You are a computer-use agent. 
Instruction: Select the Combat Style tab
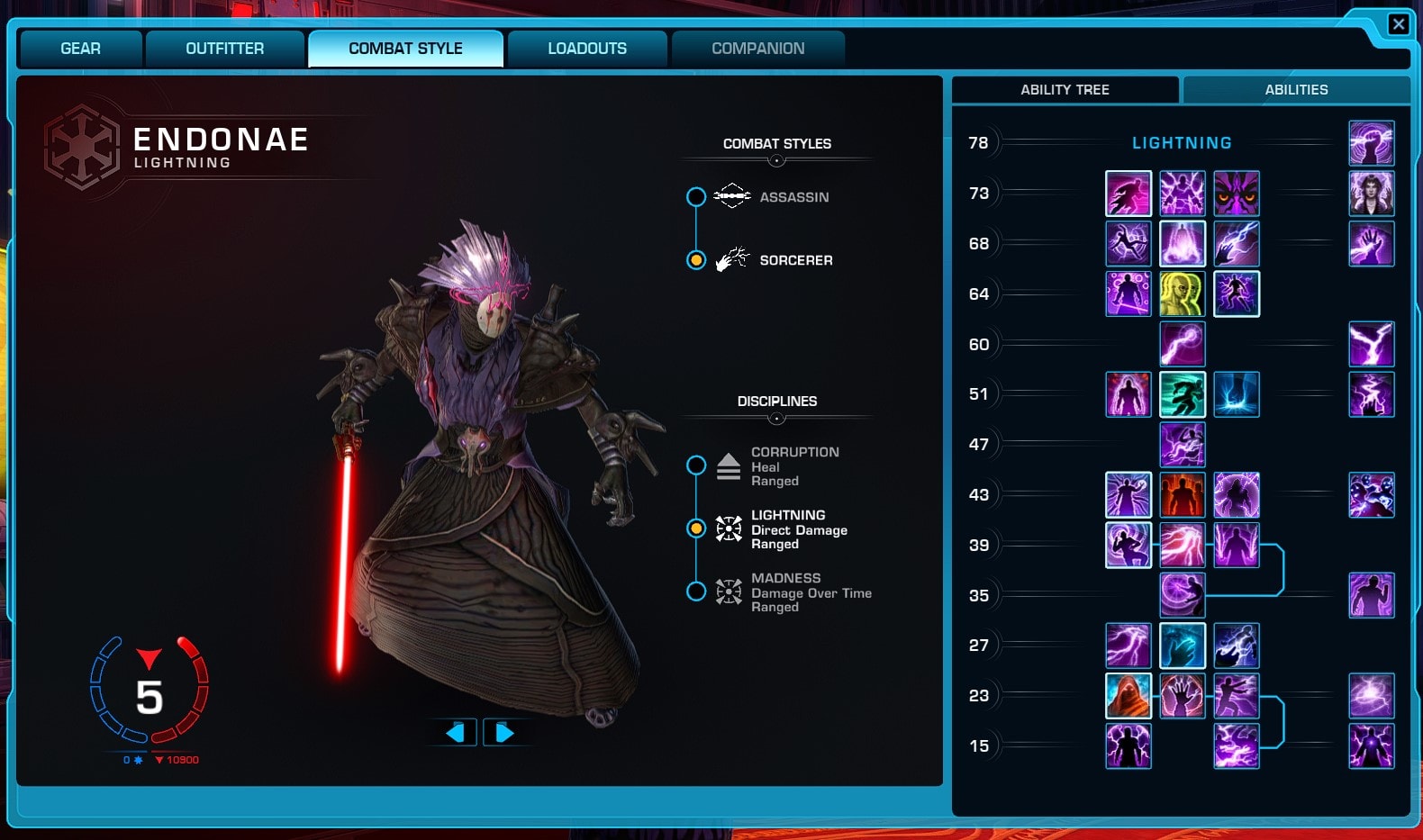pos(405,49)
